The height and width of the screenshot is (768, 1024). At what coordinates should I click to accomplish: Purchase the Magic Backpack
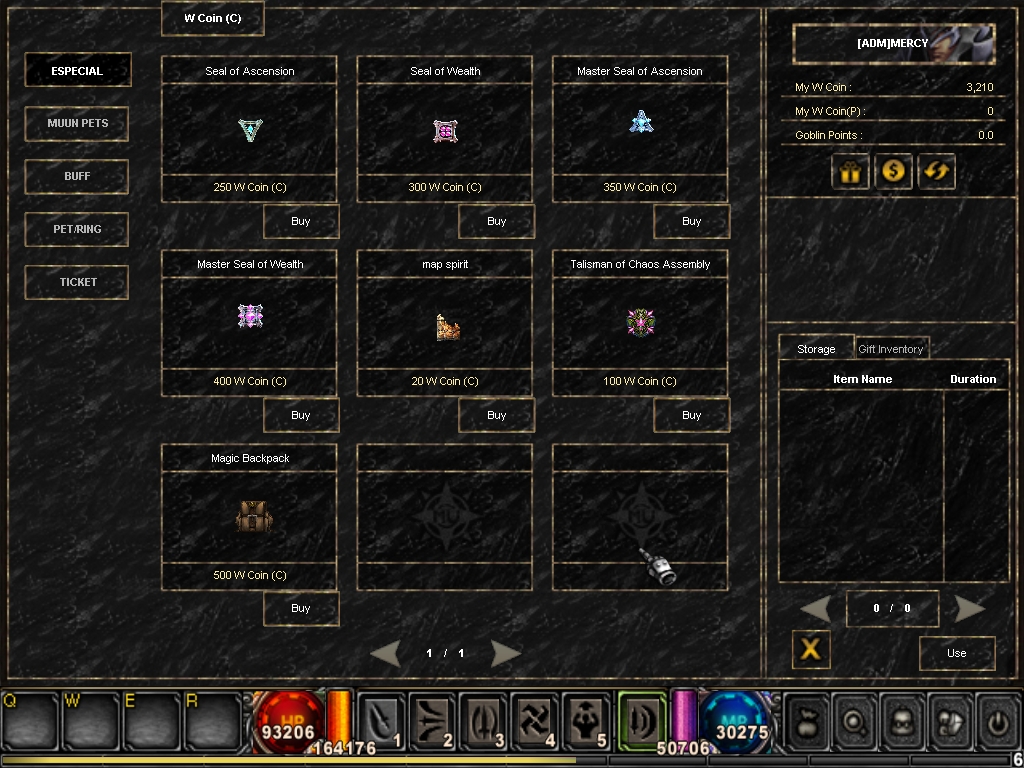(301, 608)
